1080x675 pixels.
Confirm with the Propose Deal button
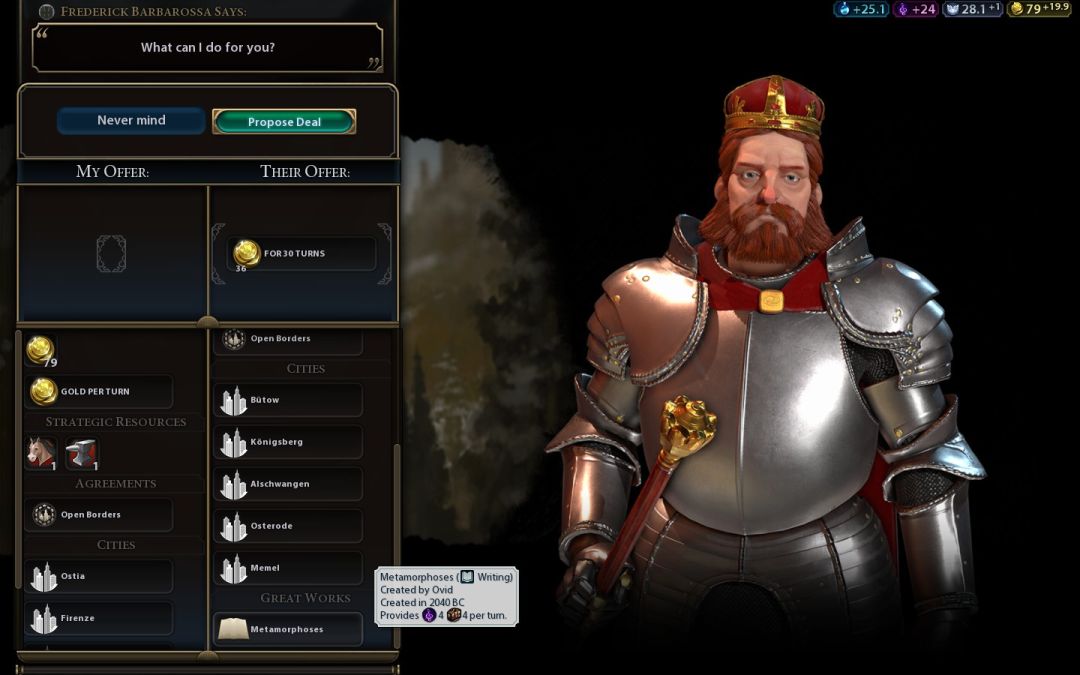pos(284,122)
